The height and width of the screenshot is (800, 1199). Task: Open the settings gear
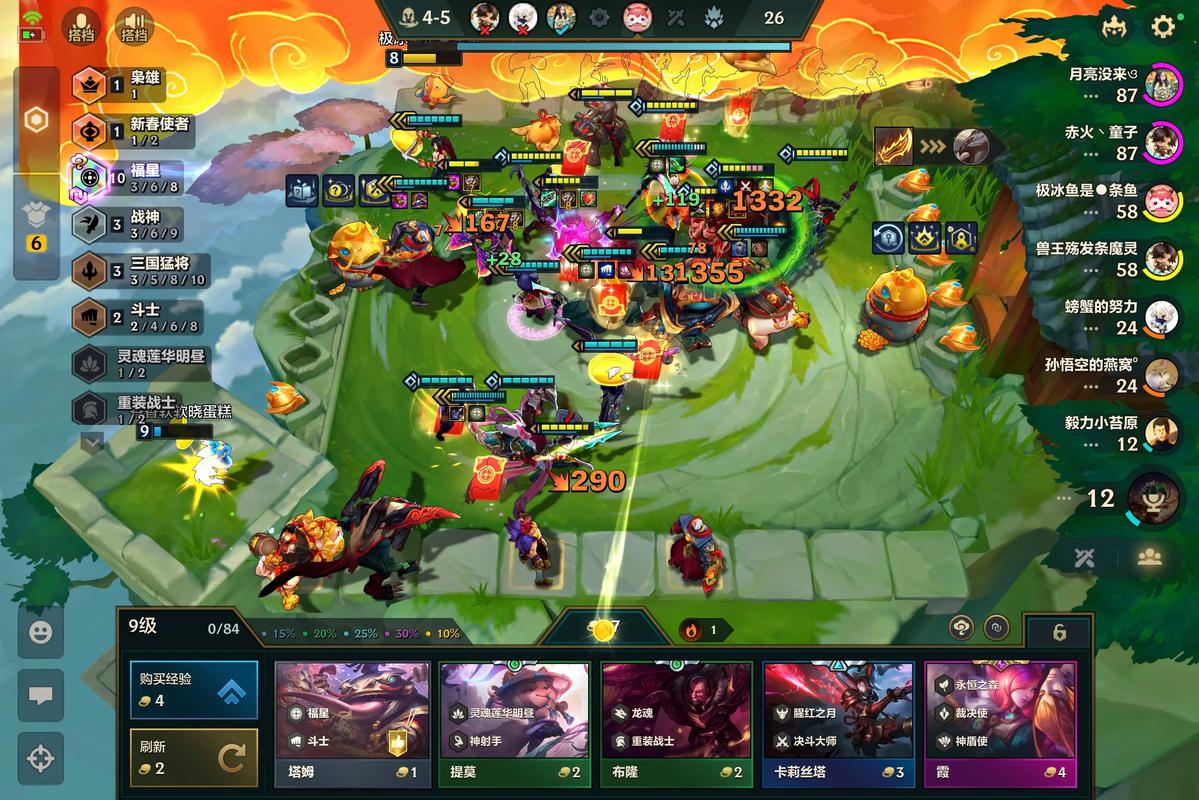pos(1163,27)
